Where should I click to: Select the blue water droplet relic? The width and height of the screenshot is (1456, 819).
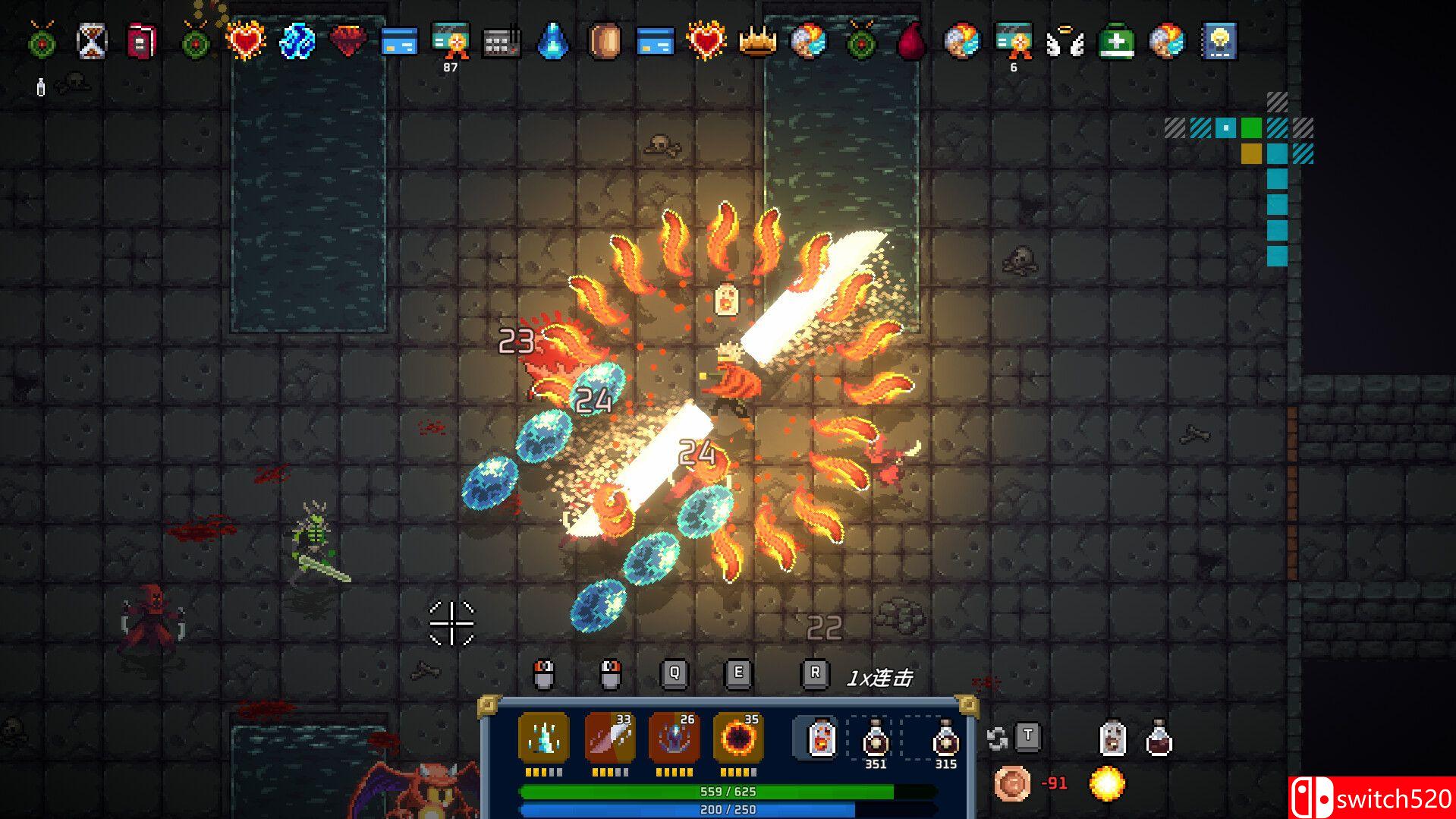(x=552, y=41)
